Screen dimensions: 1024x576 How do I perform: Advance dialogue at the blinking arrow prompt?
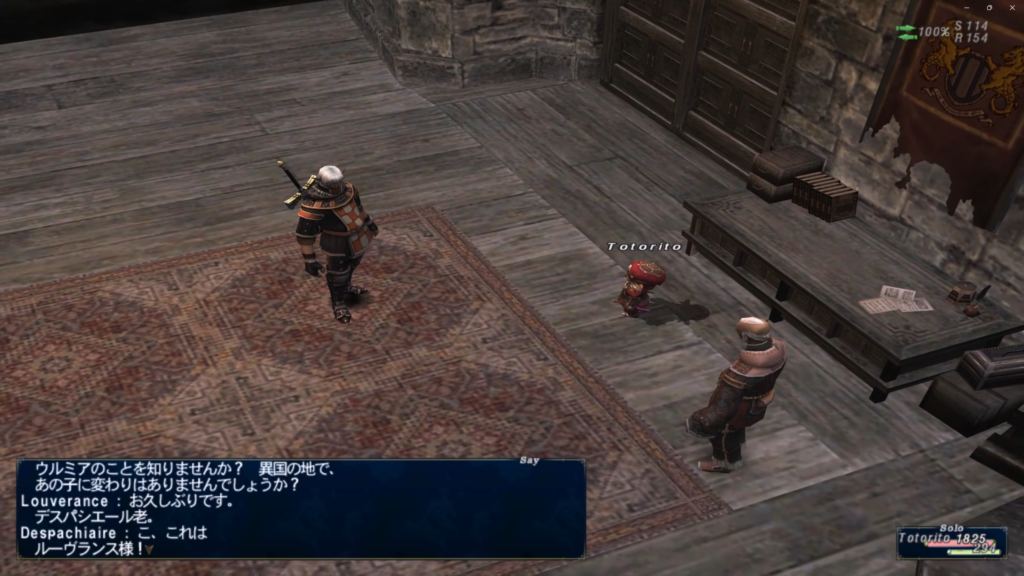[x=149, y=548]
